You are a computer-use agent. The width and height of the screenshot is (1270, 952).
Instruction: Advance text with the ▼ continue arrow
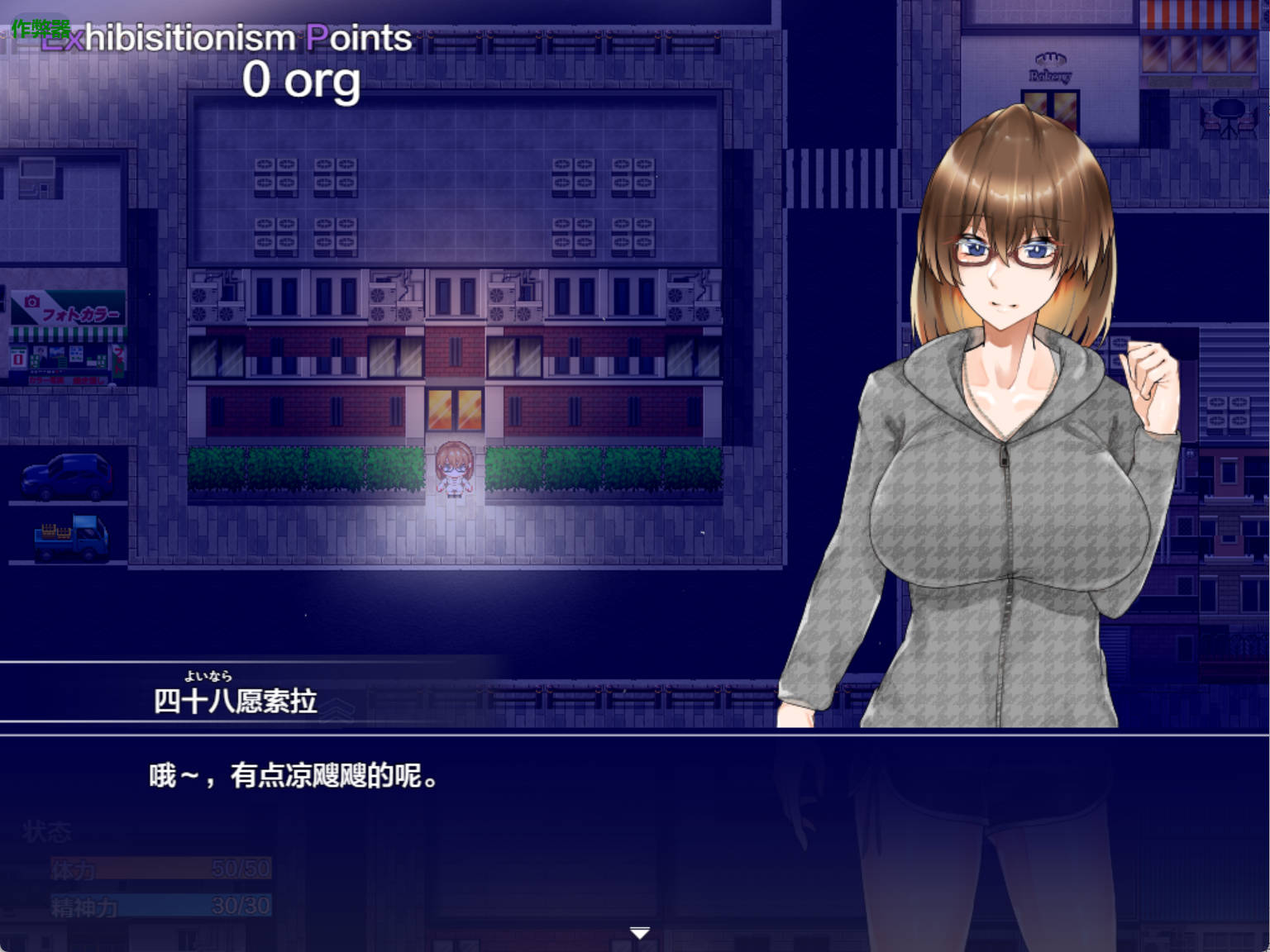coord(639,931)
